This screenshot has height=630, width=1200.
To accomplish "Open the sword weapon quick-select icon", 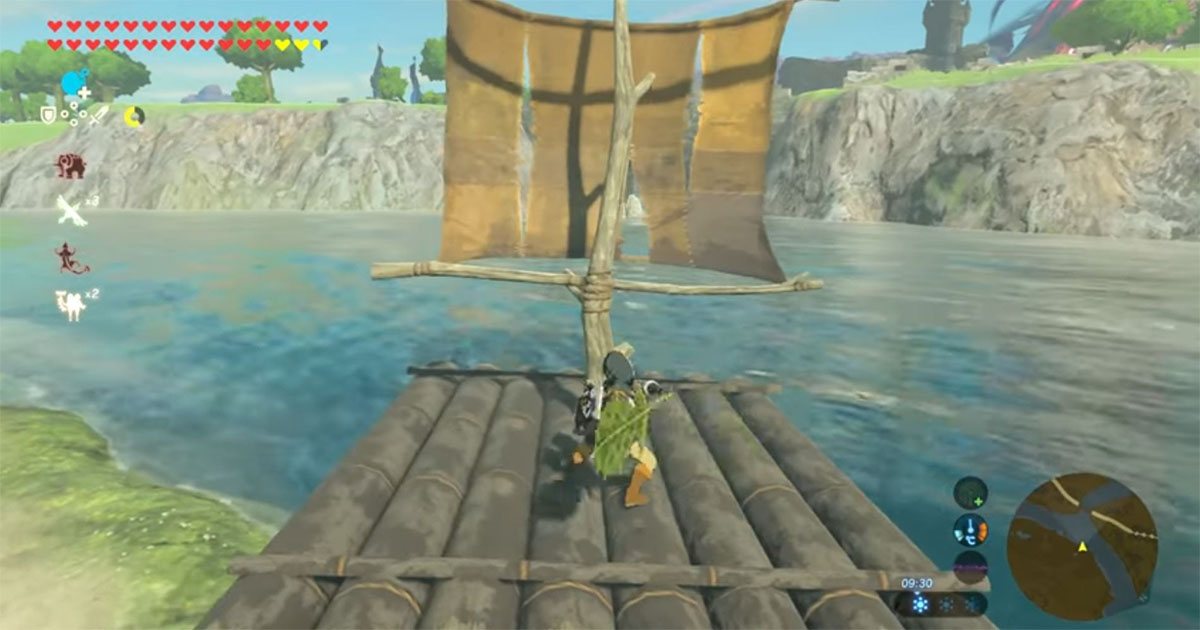I will (98, 116).
